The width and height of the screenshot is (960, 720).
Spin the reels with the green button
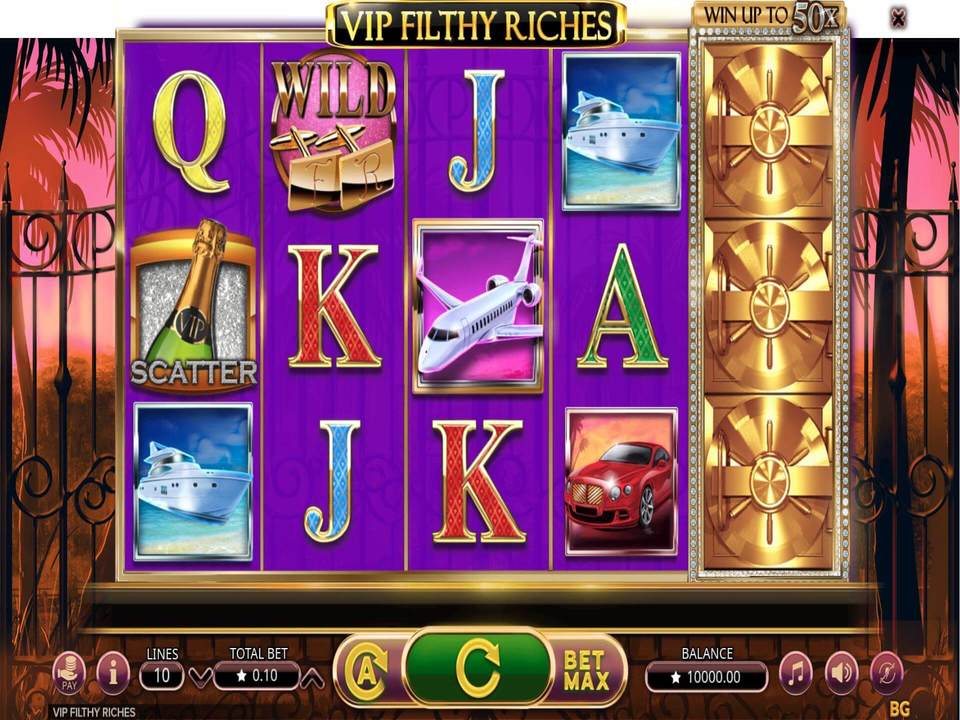pyautogui.click(x=477, y=667)
